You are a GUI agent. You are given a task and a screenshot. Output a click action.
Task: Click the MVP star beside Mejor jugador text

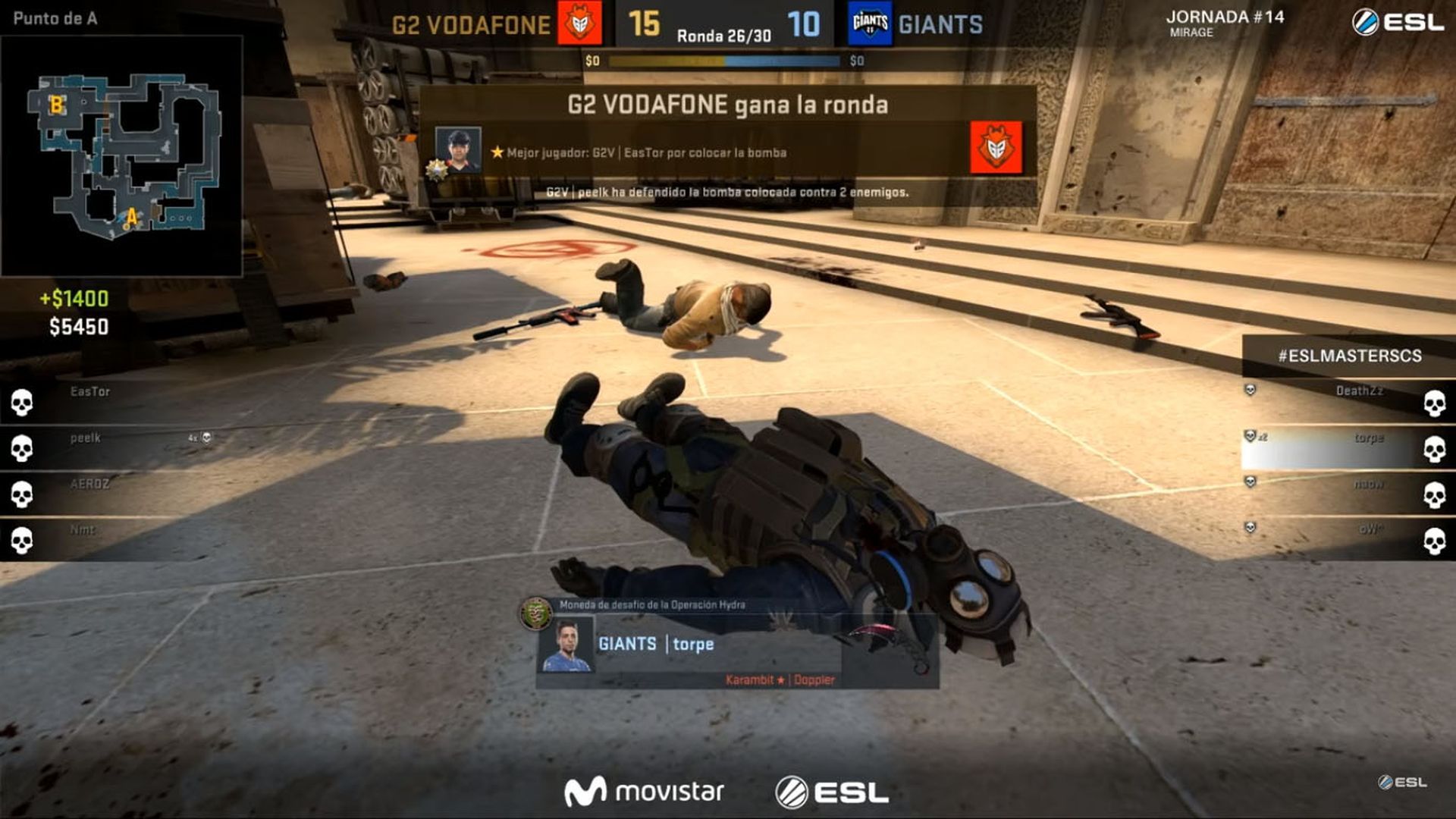pyautogui.click(x=497, y=151)
